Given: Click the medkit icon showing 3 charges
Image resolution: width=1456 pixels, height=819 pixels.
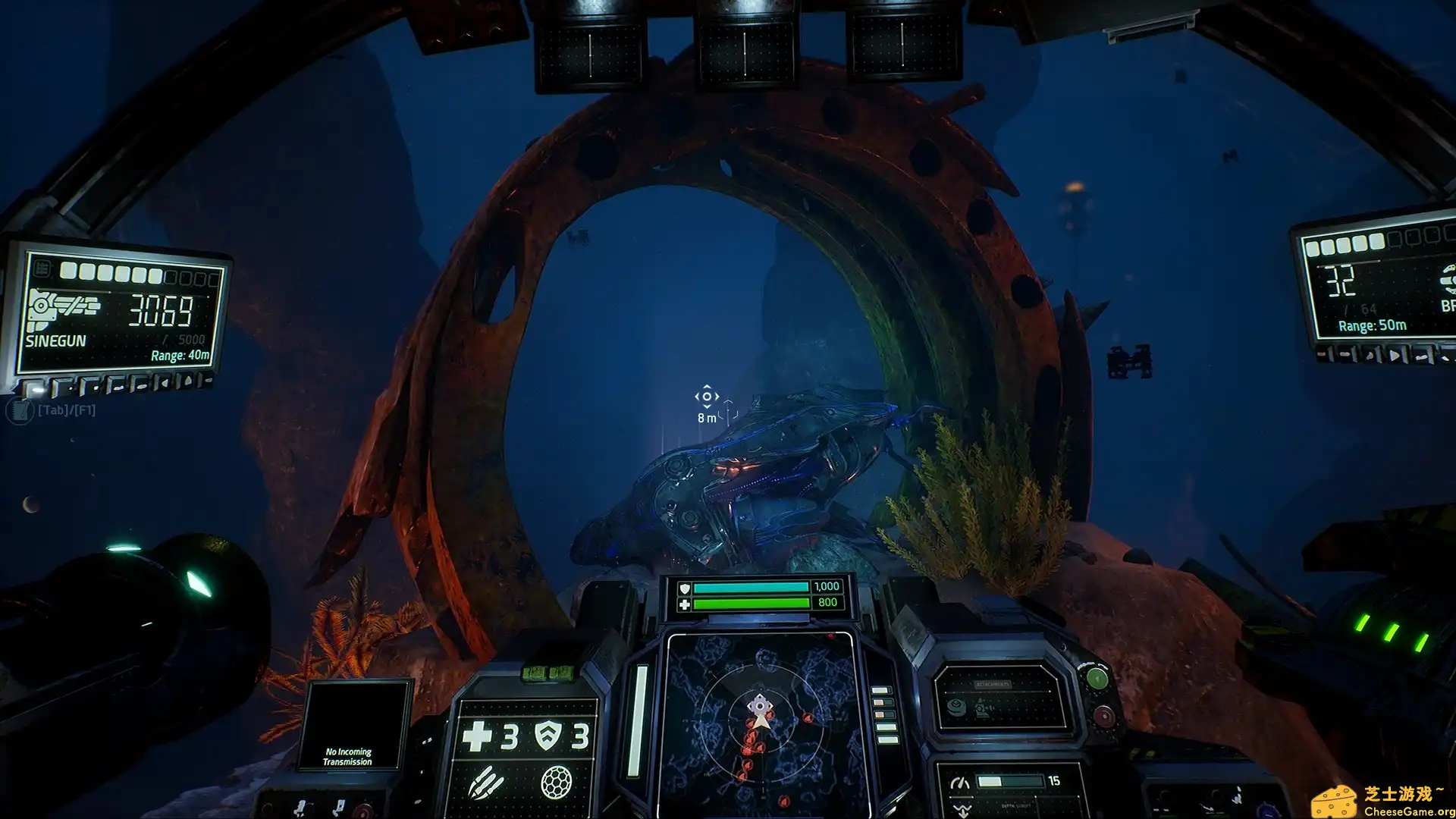Looking at the screenshot, I should tap(478, 736).
